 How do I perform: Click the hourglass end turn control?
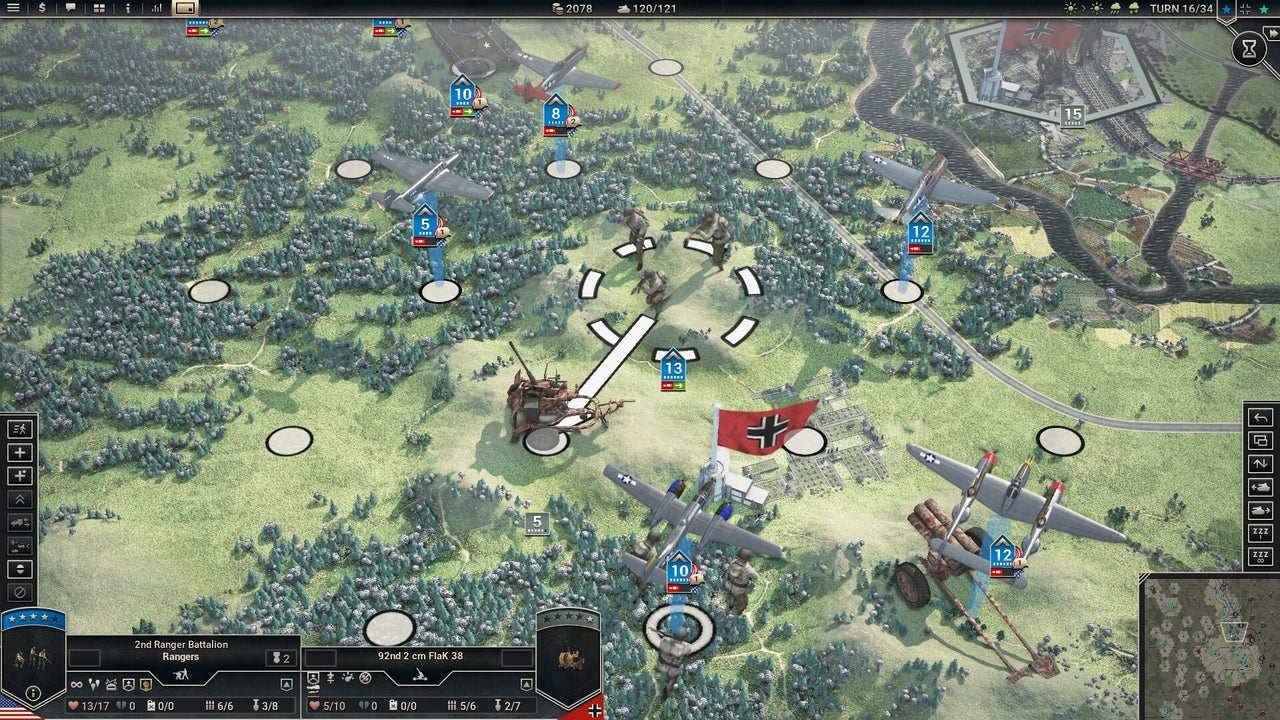click(x=1248, y=47)
